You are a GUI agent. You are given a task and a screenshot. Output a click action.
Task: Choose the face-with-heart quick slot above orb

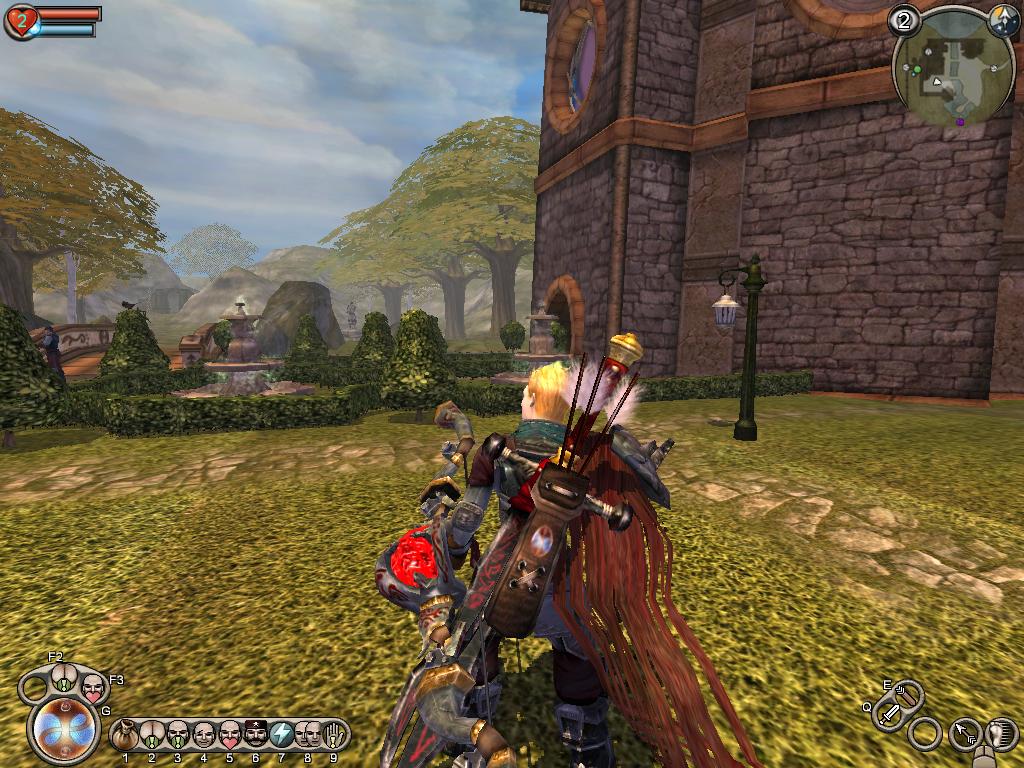pos(92,687)
